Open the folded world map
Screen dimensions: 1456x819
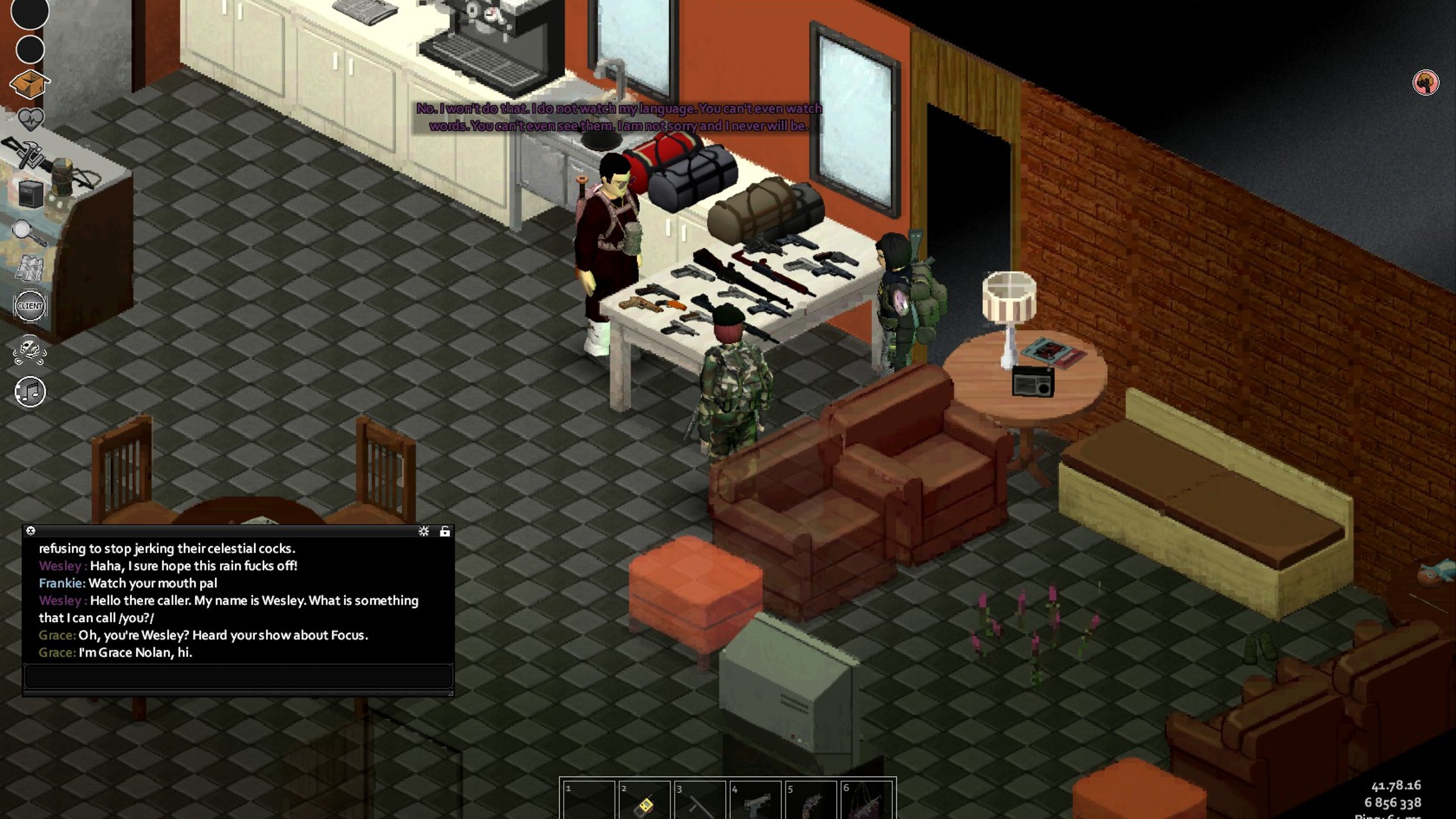coord(29,268)
